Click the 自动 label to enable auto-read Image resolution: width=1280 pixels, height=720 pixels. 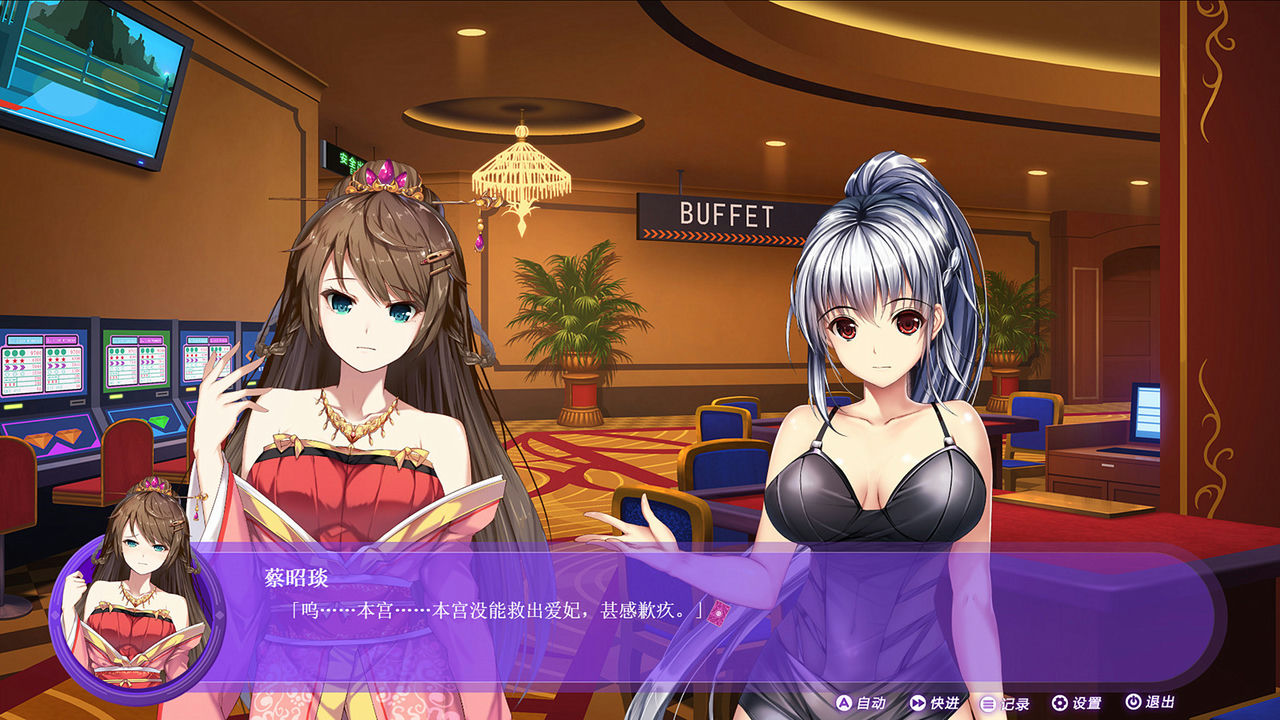coord(873,705)
